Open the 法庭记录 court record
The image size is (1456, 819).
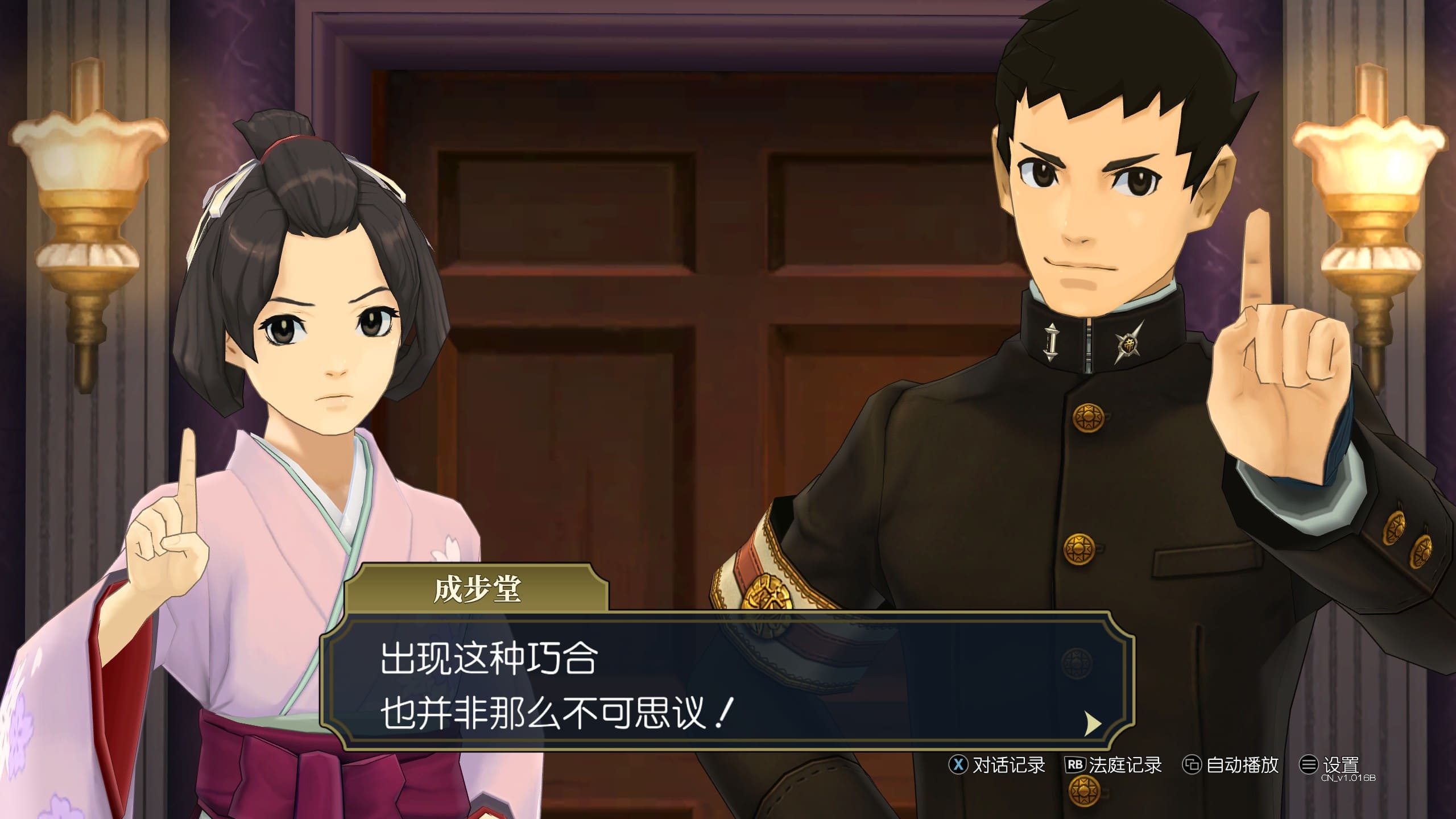(1114, 765)
